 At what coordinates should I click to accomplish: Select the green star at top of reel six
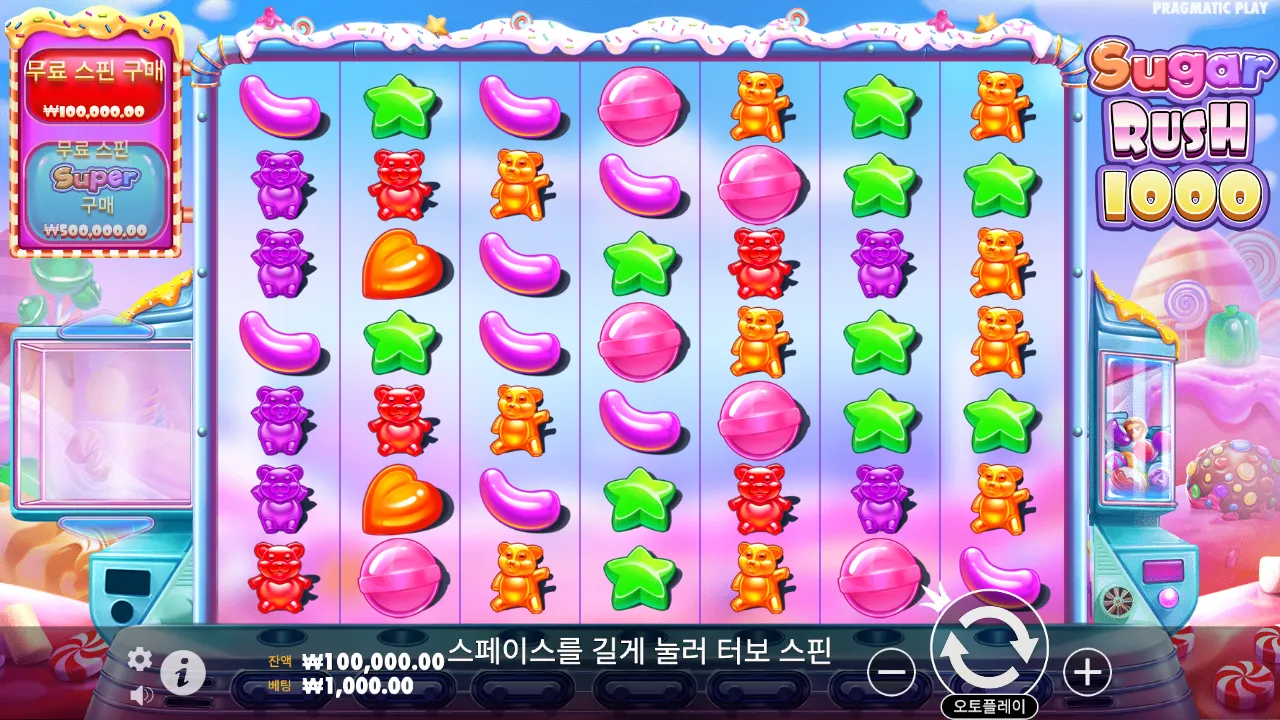point(878,105)
